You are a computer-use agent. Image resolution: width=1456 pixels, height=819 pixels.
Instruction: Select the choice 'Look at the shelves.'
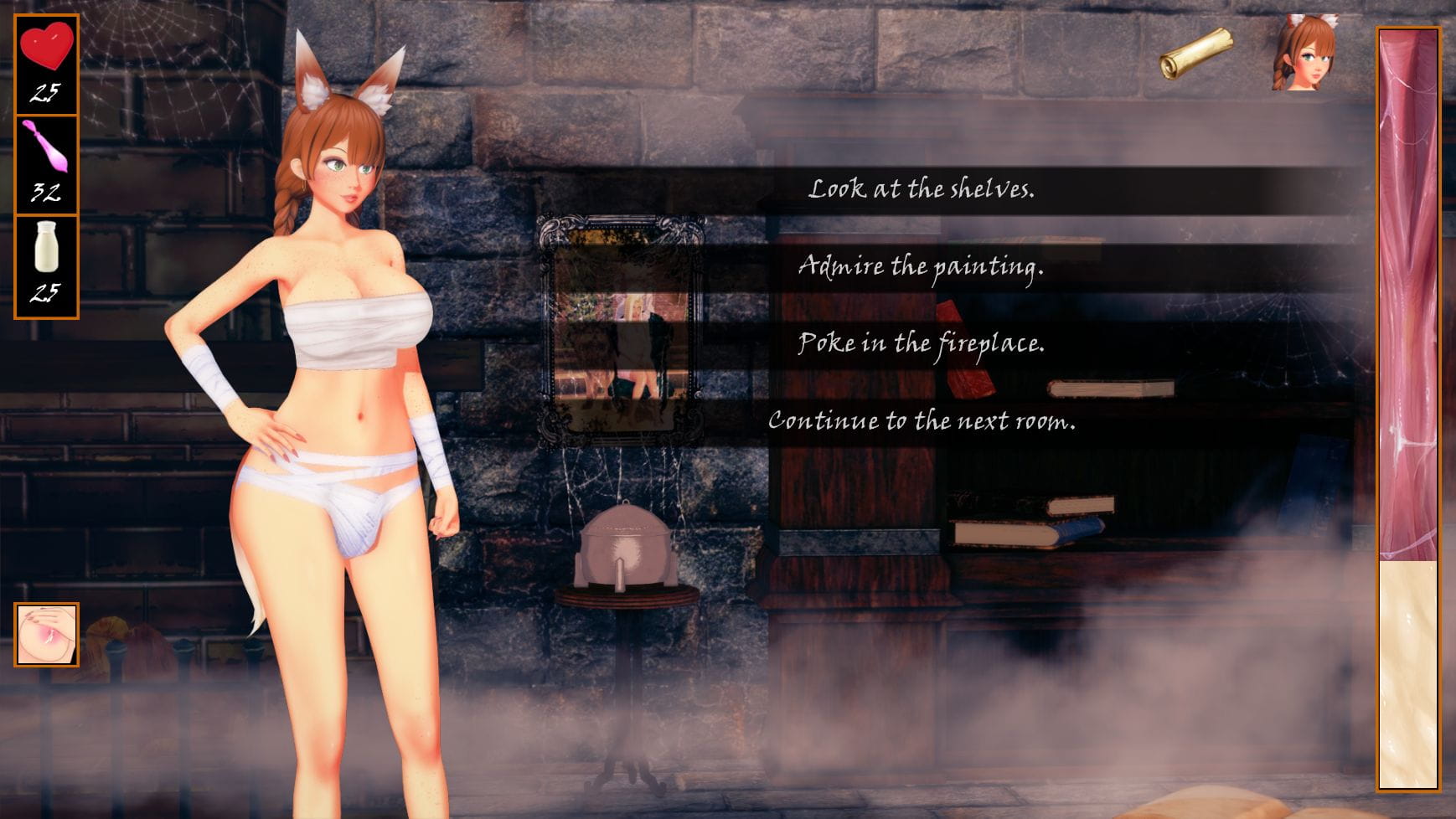tap(923, 191)
